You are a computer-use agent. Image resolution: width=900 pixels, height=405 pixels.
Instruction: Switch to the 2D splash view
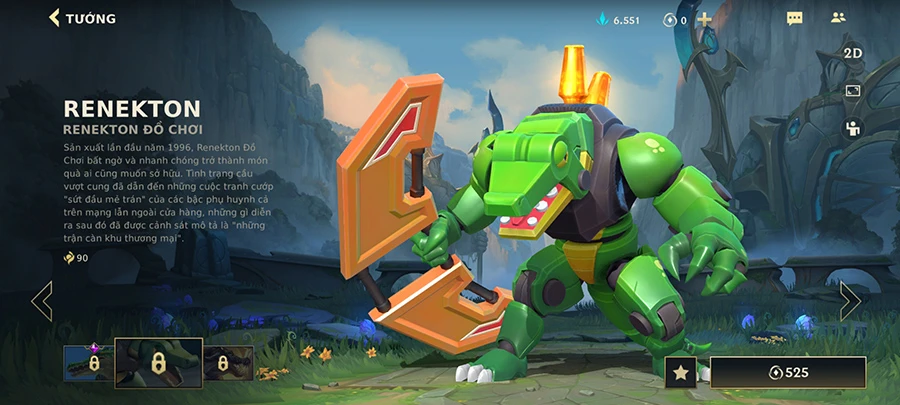pyautogui.click(x=852, y=53)
